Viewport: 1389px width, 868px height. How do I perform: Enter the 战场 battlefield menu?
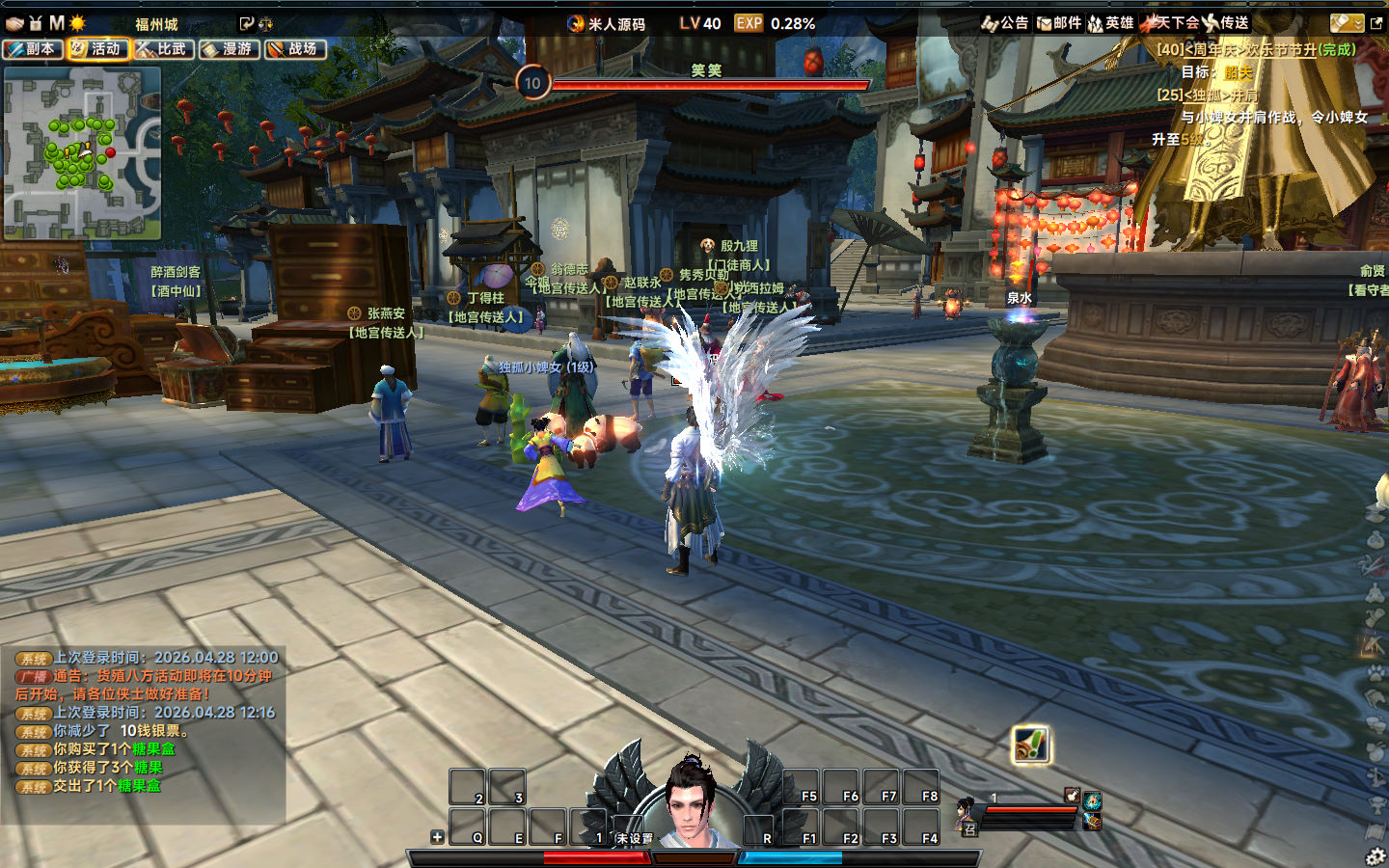(x=294, y=49)
